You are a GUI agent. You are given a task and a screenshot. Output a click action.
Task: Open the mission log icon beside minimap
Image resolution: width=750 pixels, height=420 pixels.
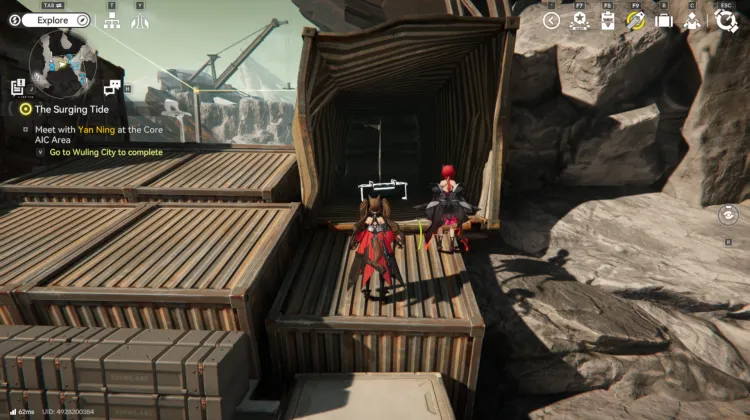pyautogui.click(x=18, y=88)
